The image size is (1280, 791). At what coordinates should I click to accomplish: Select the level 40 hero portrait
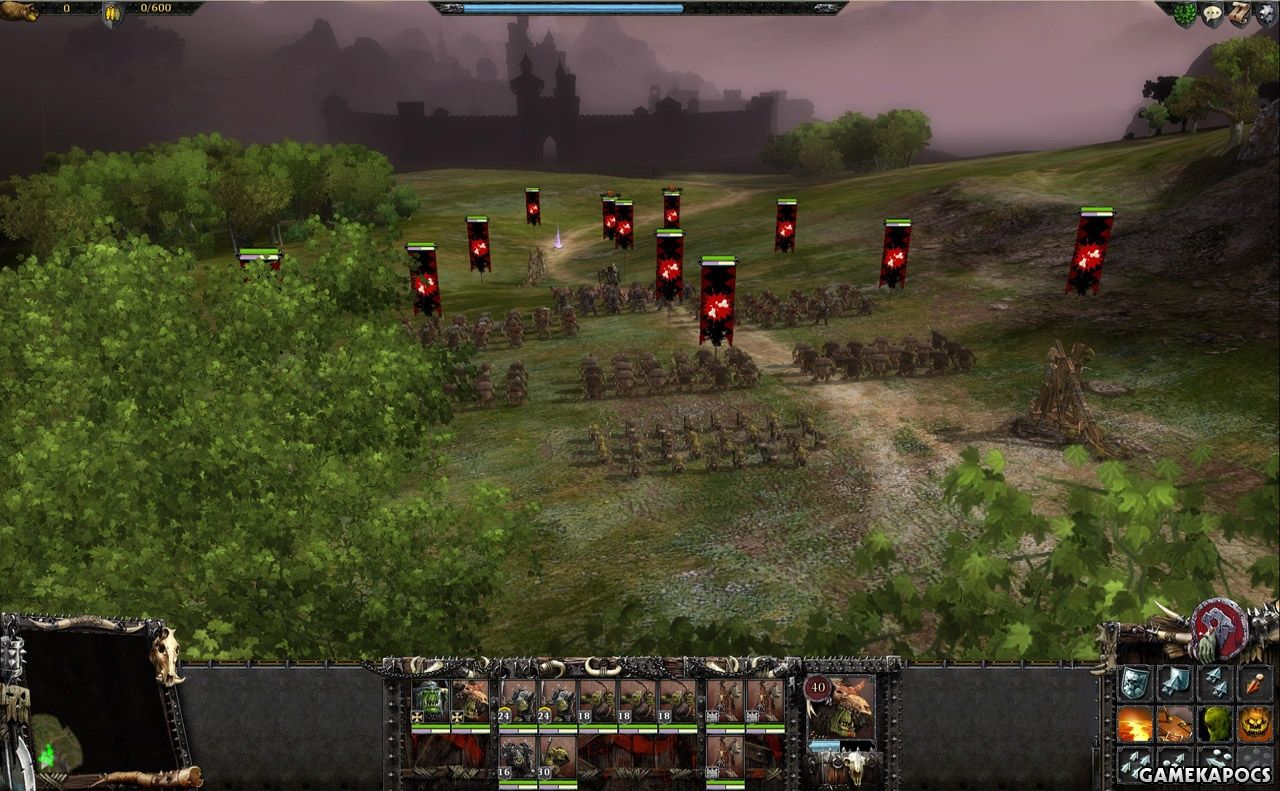click(841, 707)
